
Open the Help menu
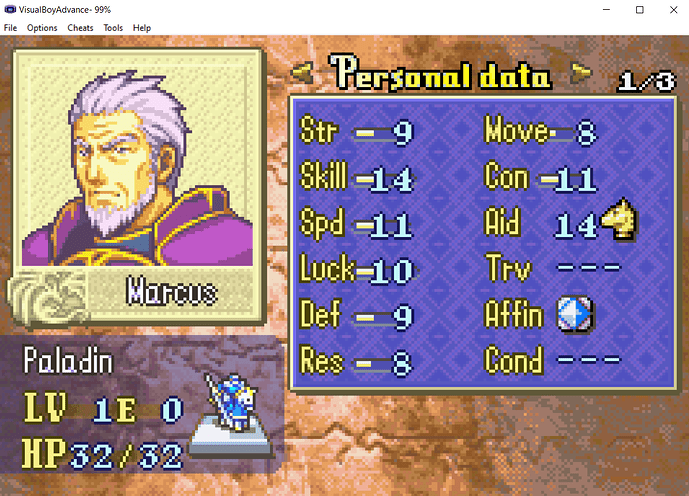pyautogui.click(x=142, y=27)
